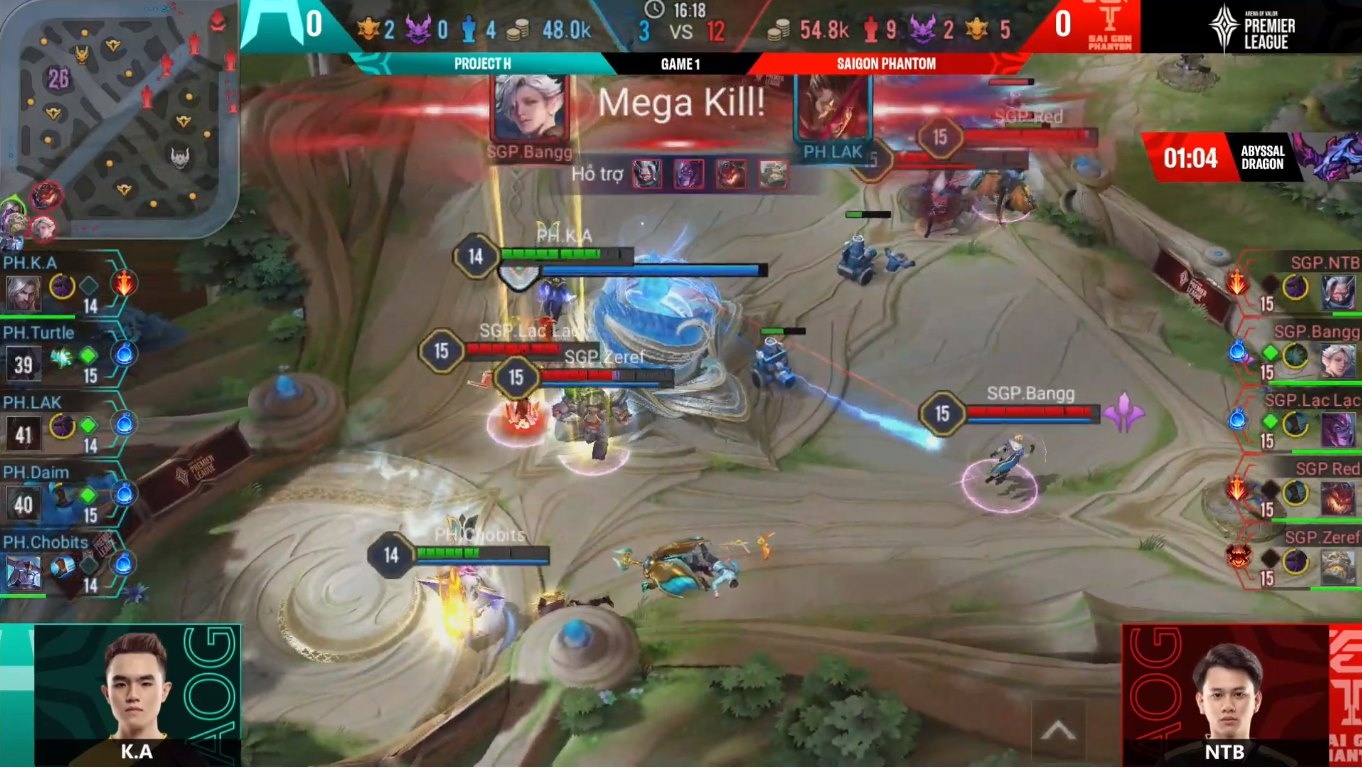The image size is (1362, 768).
Task: Toggle SGP.Bangg's blue gem indicator
Action: 1239,353
